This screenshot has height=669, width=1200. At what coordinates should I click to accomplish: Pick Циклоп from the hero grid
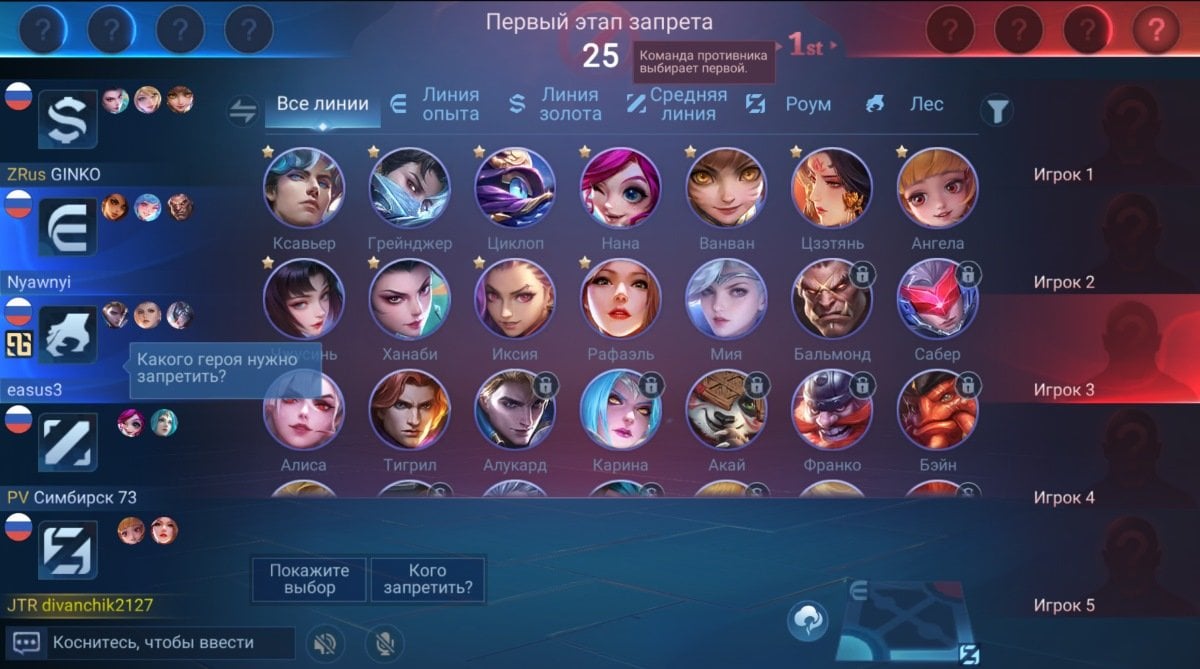515,188
